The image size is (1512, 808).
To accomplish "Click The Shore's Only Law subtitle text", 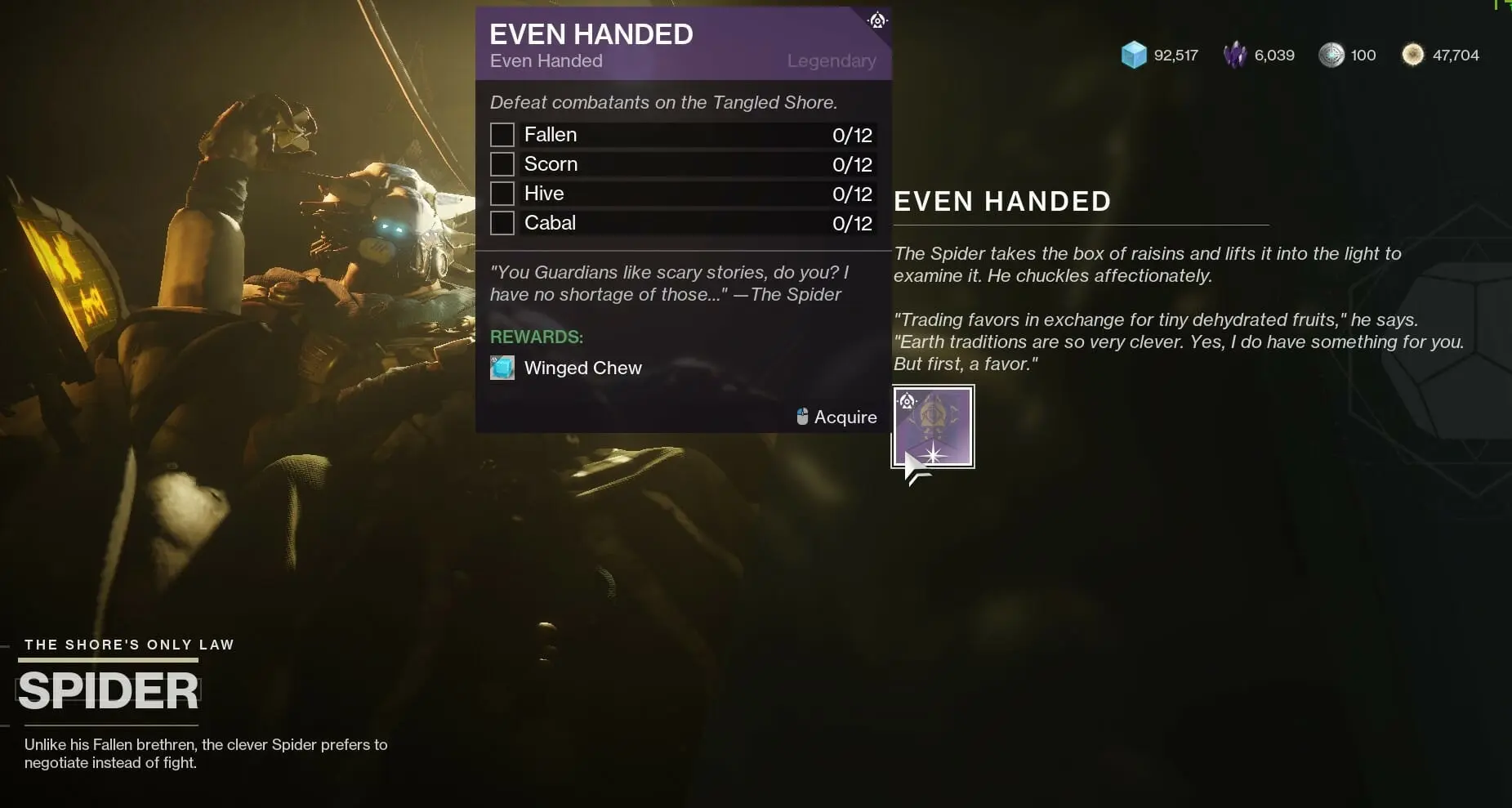I will click(x=128, y=644).
